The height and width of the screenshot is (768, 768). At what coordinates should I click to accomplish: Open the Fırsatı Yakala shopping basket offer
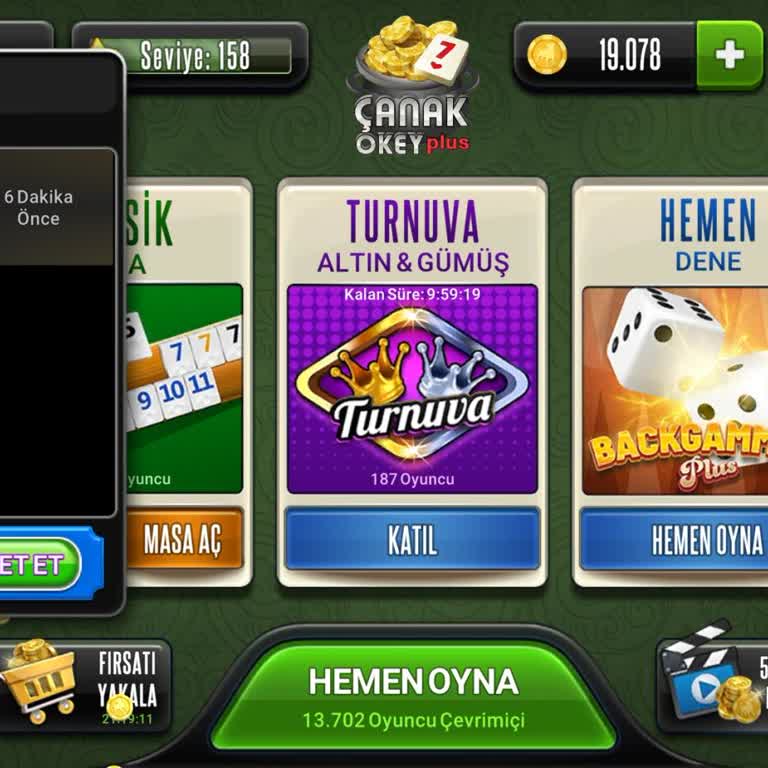tap(80, 685)
